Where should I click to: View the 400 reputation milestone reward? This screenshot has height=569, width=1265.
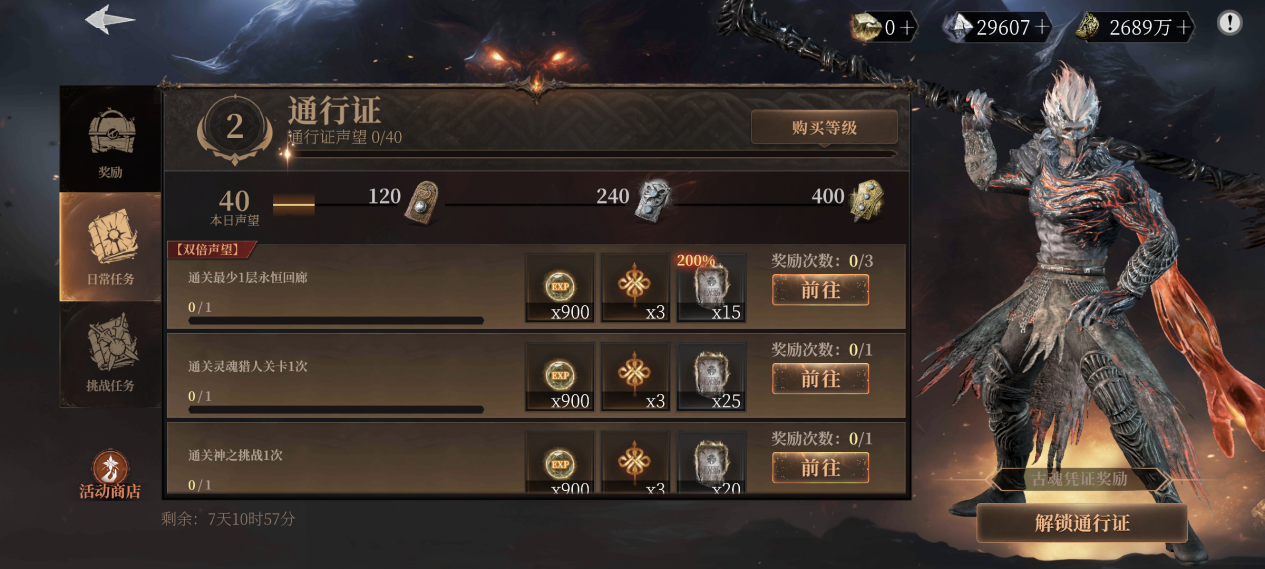point(866,200)
